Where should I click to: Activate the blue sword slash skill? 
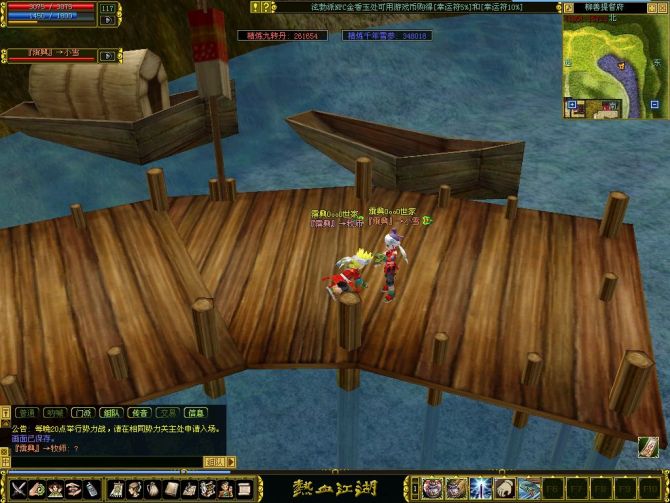point(528,489)
